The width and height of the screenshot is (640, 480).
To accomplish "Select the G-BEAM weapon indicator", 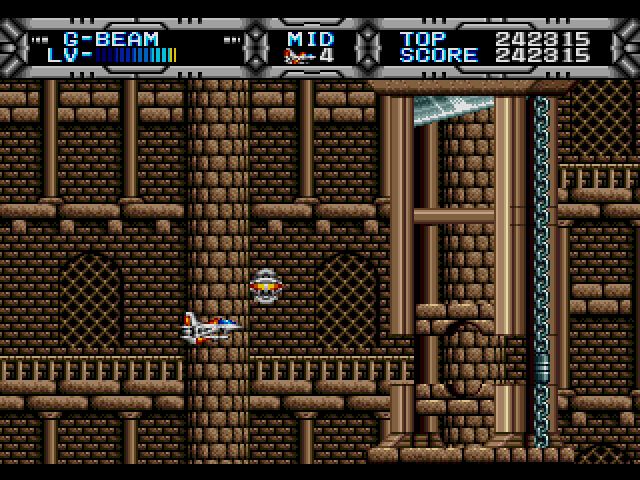I will [111, 39].
